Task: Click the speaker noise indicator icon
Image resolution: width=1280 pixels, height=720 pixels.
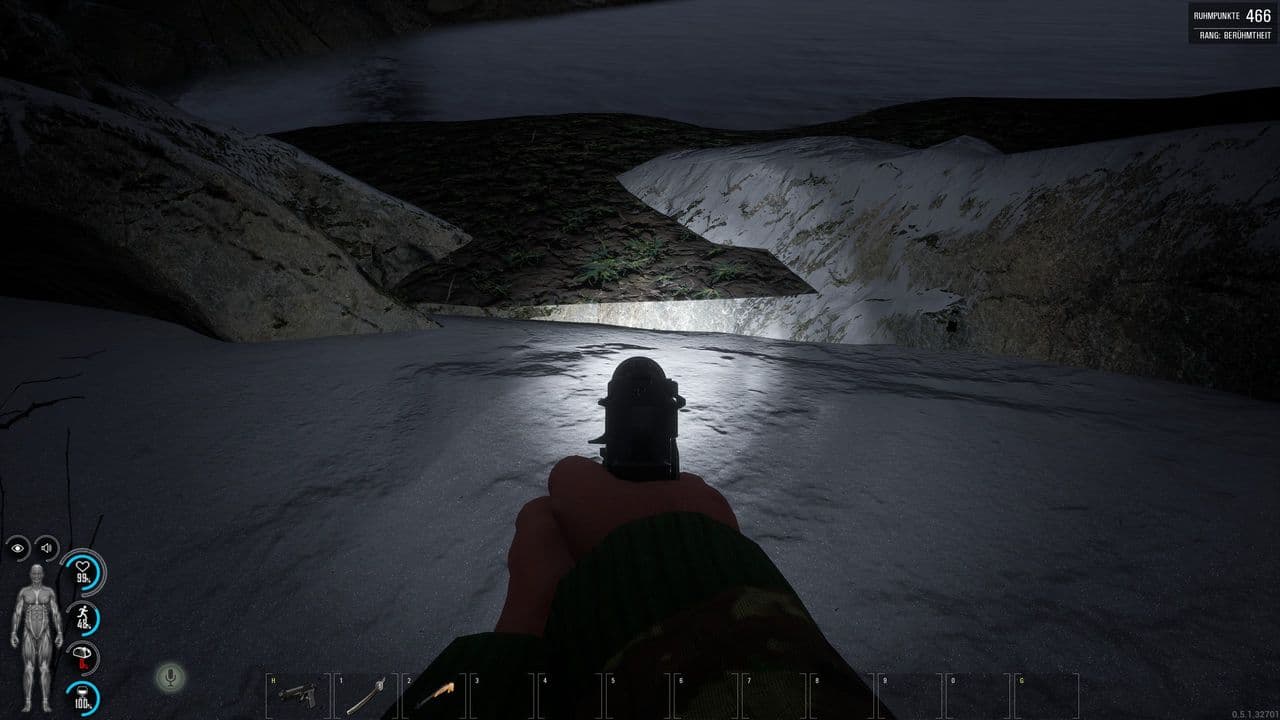Action: point(46,548)
